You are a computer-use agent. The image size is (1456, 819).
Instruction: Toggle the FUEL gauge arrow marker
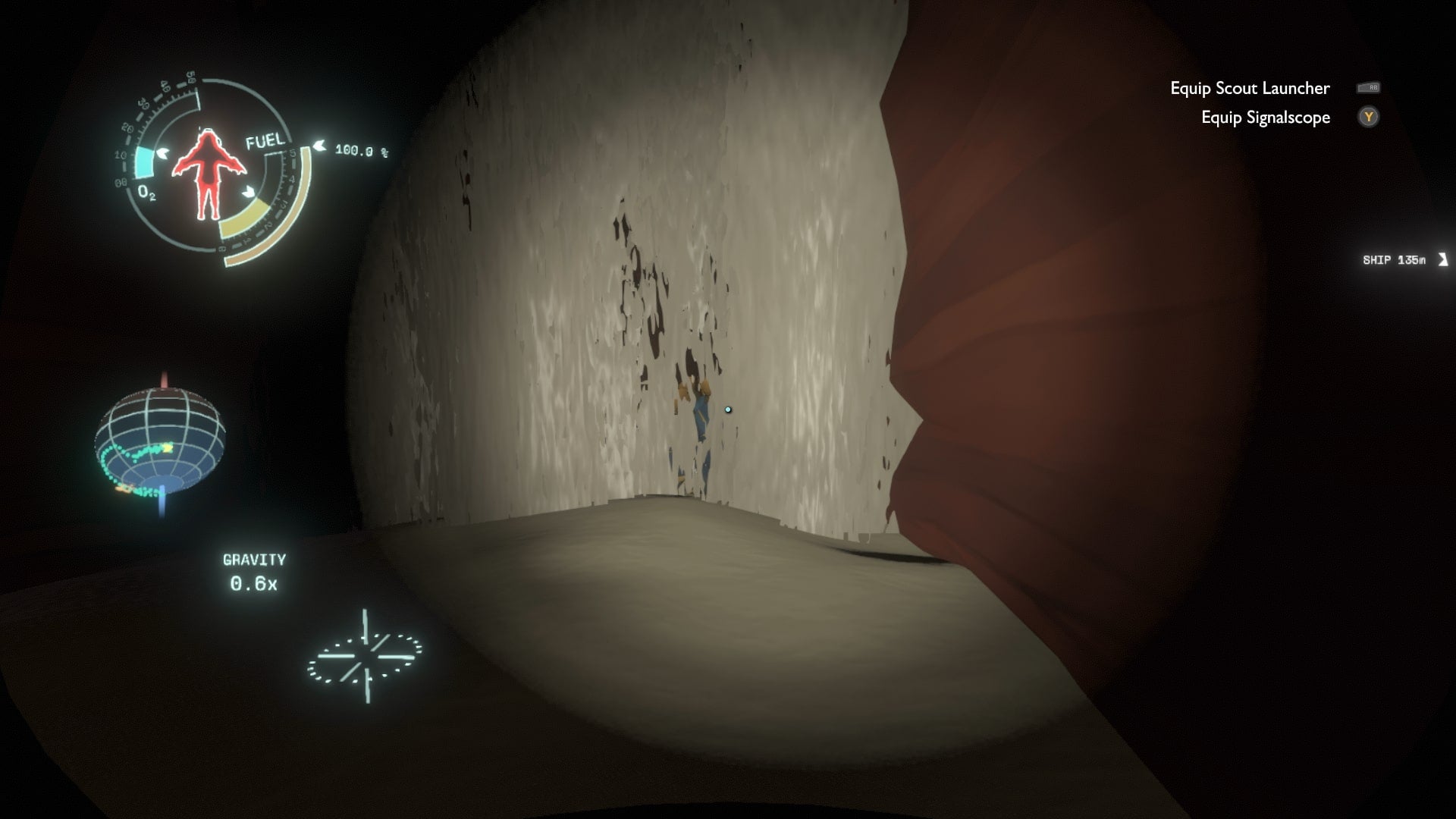322,146
